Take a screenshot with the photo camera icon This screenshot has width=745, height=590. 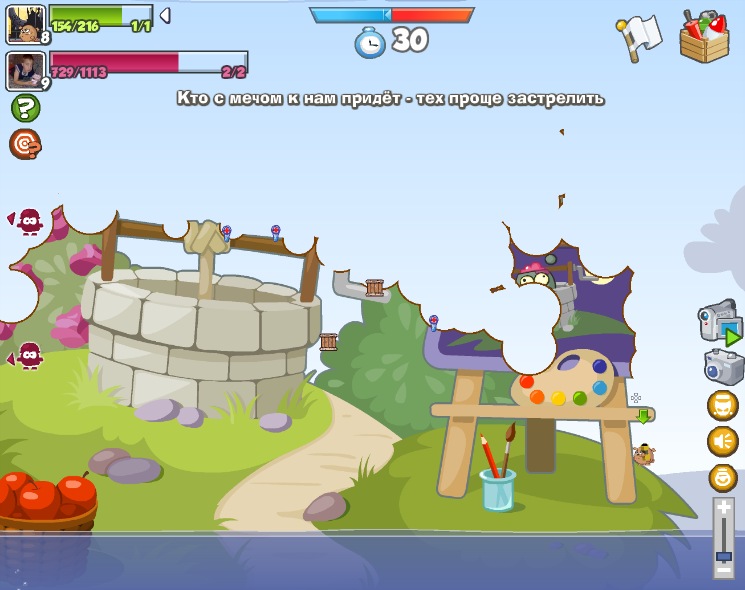(722, 366)
